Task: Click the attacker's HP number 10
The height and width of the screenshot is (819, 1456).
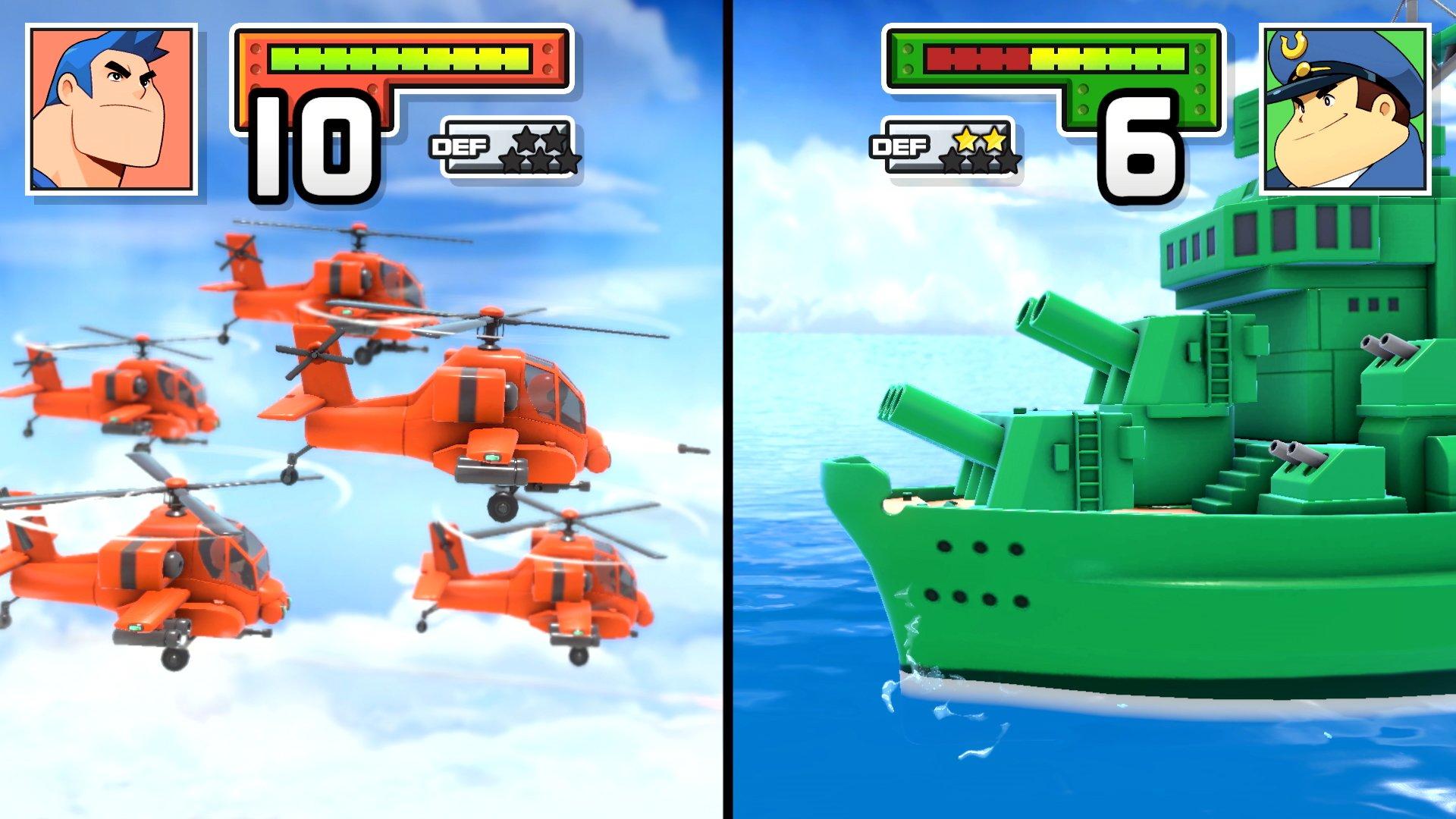Action: click(303, 144)
